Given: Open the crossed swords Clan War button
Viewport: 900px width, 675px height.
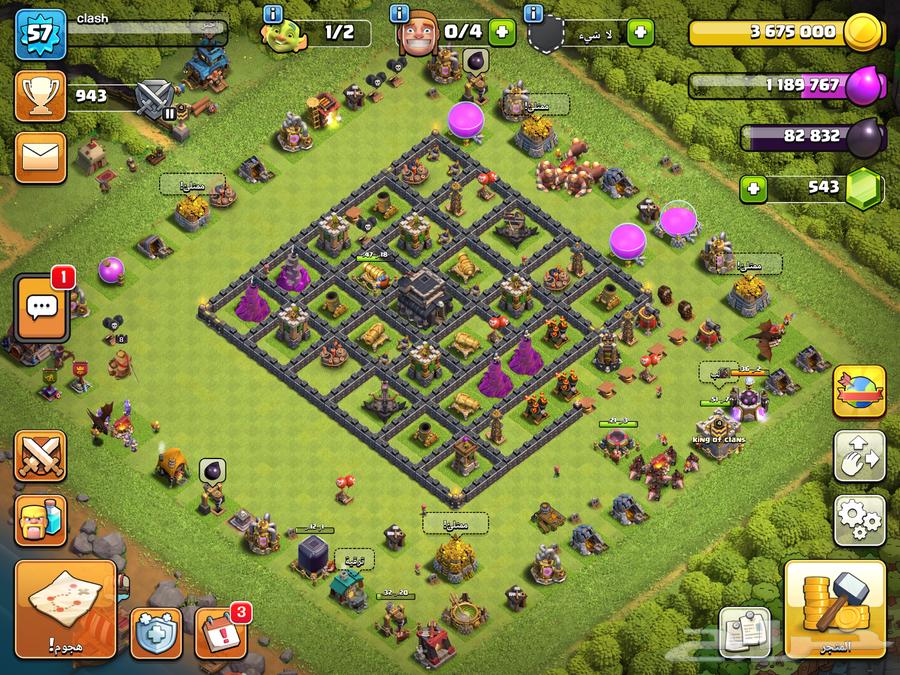Looking at the screenshot, I should pyautogui.click(x=40, y=457).
